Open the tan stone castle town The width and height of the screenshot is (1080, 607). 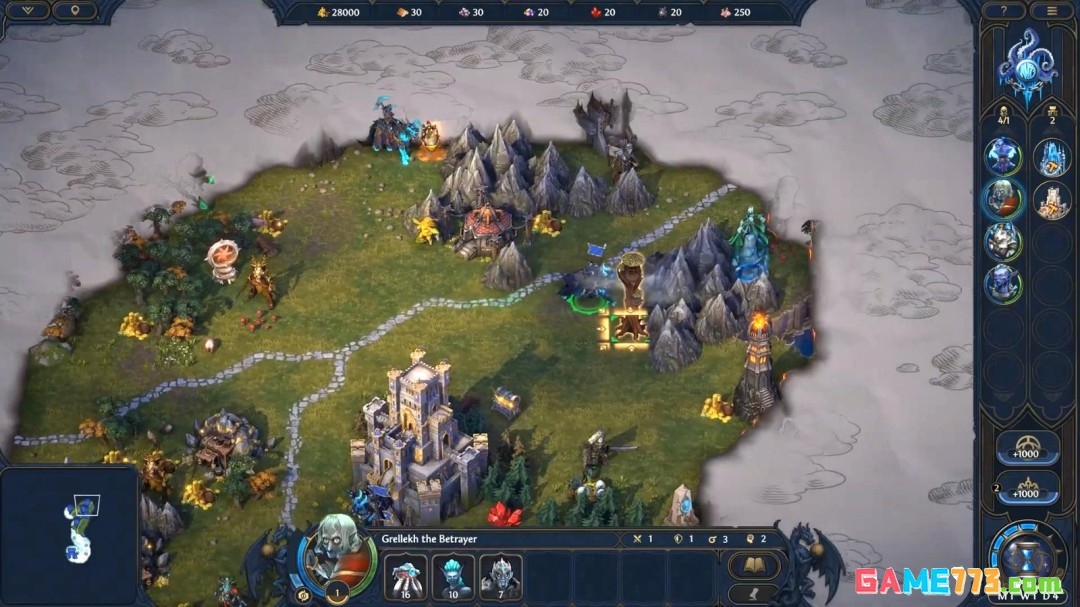tap(1051, 199)
